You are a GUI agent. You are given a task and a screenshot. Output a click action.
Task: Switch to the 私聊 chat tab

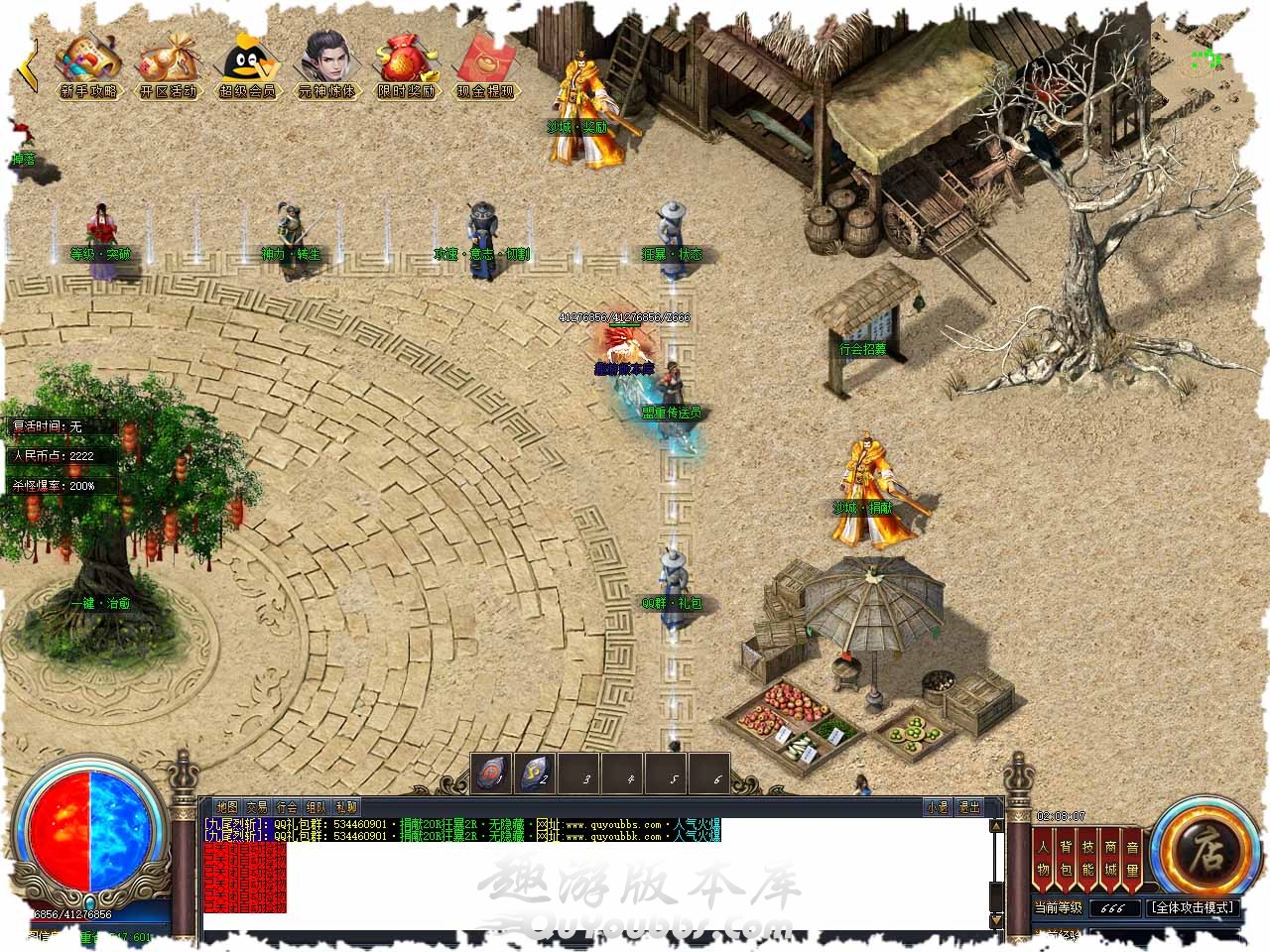click(x=346, y=807)
